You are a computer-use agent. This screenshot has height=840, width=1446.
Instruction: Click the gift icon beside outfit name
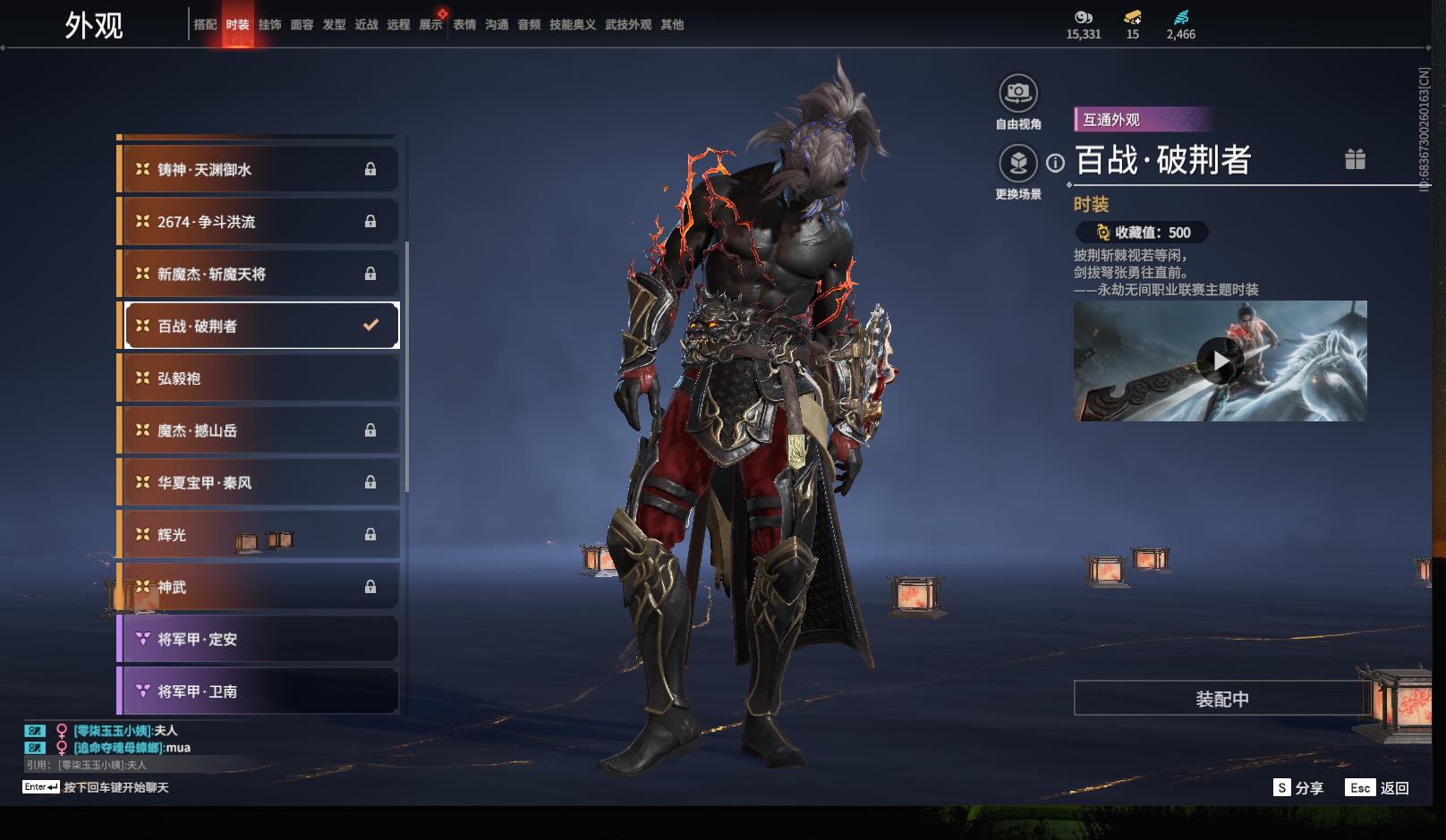1355,159
